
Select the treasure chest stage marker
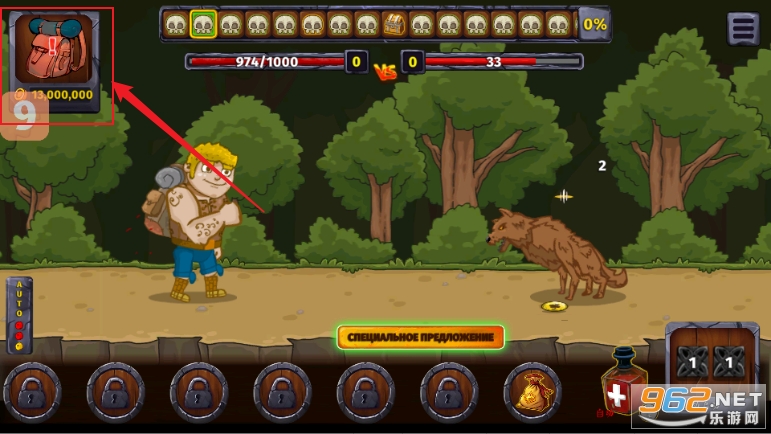click(393, 24)
